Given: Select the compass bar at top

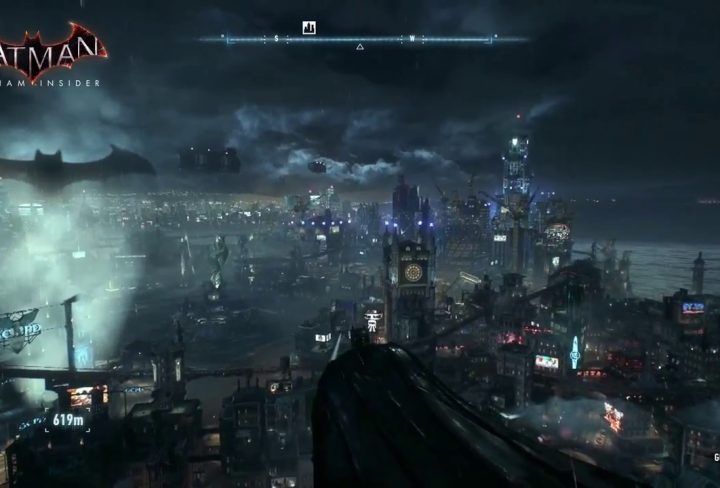Looking at the screenshot, I should tap(362, 40).
